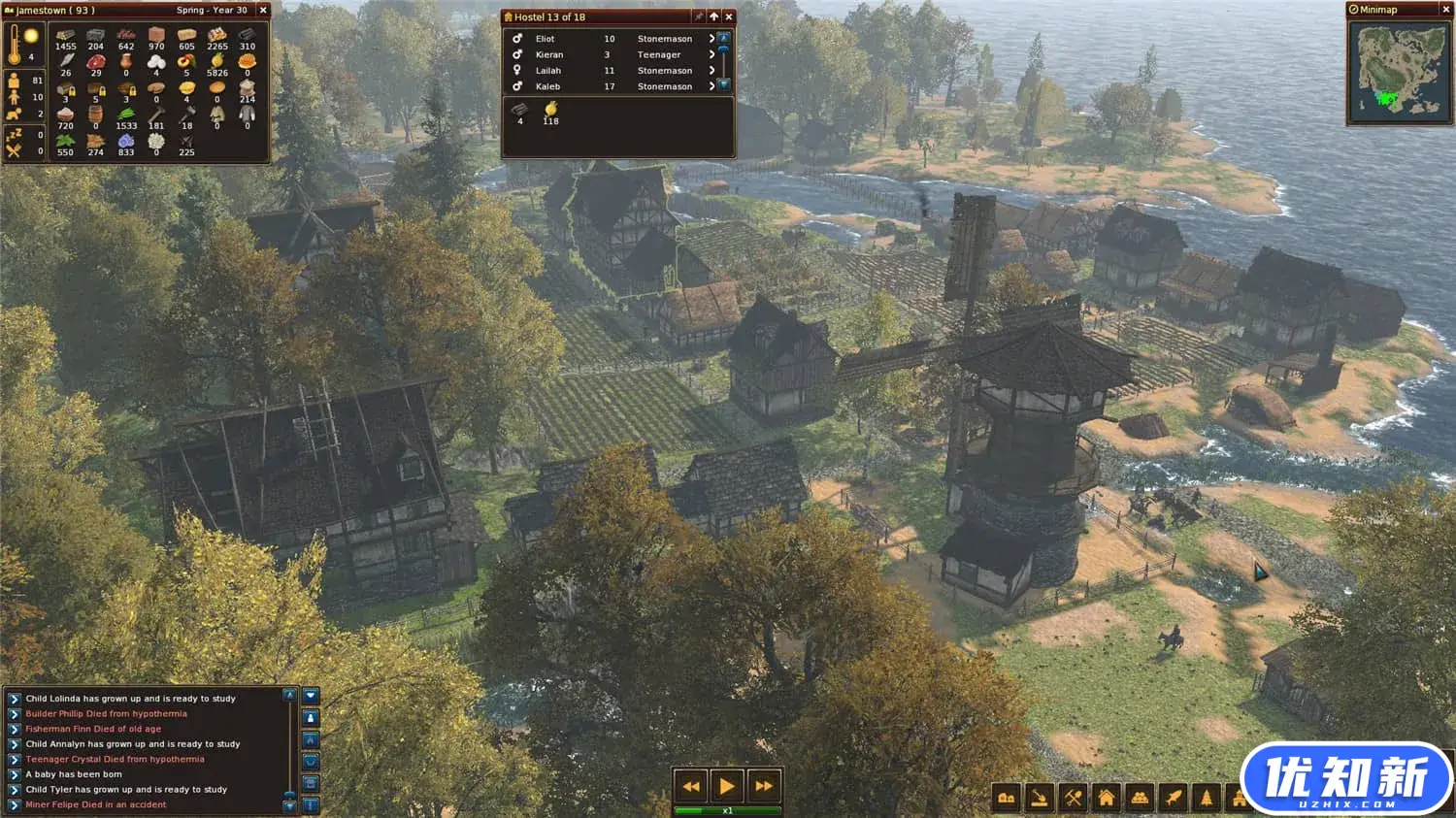Expand Kieran the Teenager's details arrow
Screen dimensions: 1456x818
point(711,54)
